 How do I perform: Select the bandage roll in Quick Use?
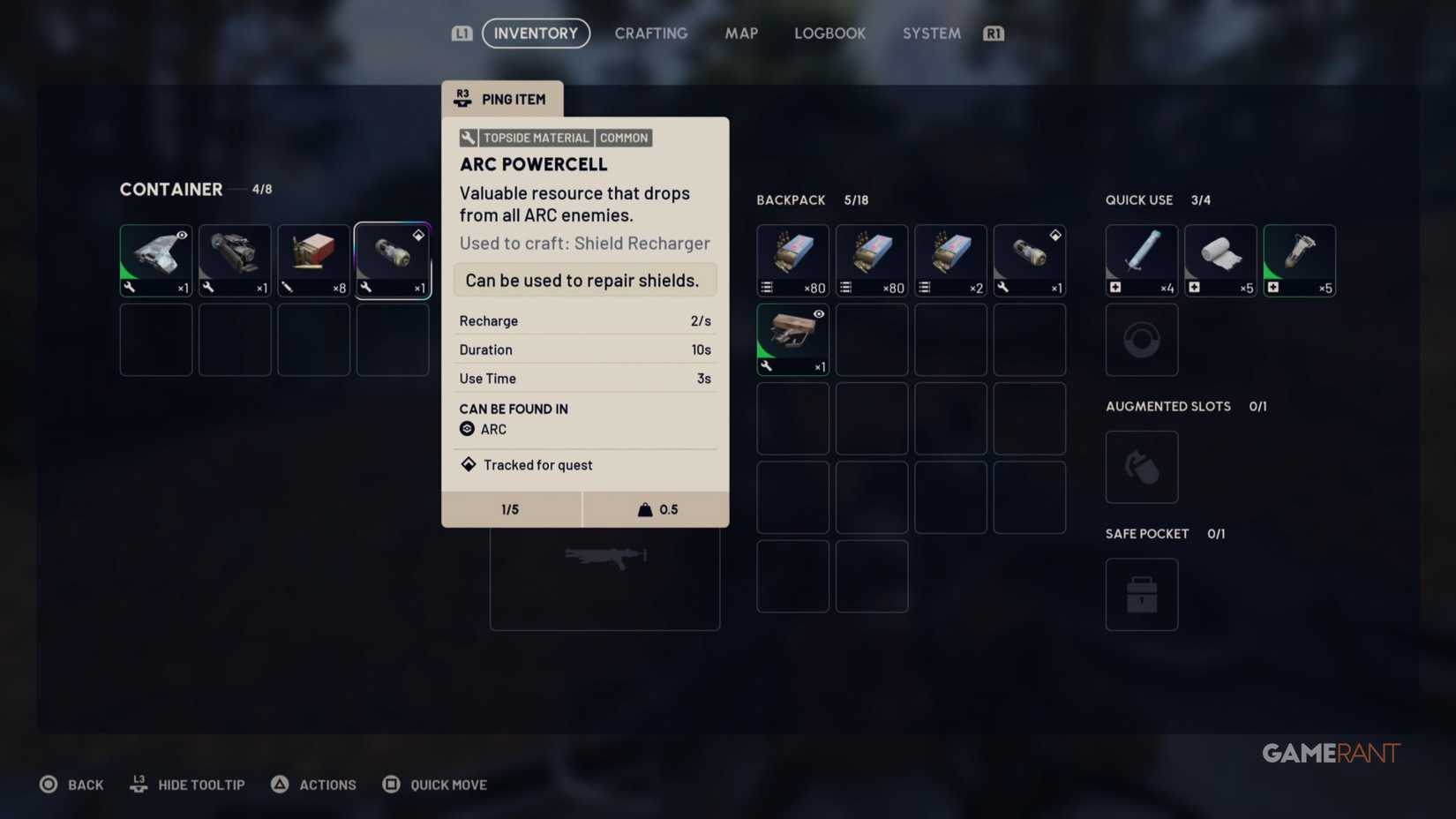tap(1220, 259)
